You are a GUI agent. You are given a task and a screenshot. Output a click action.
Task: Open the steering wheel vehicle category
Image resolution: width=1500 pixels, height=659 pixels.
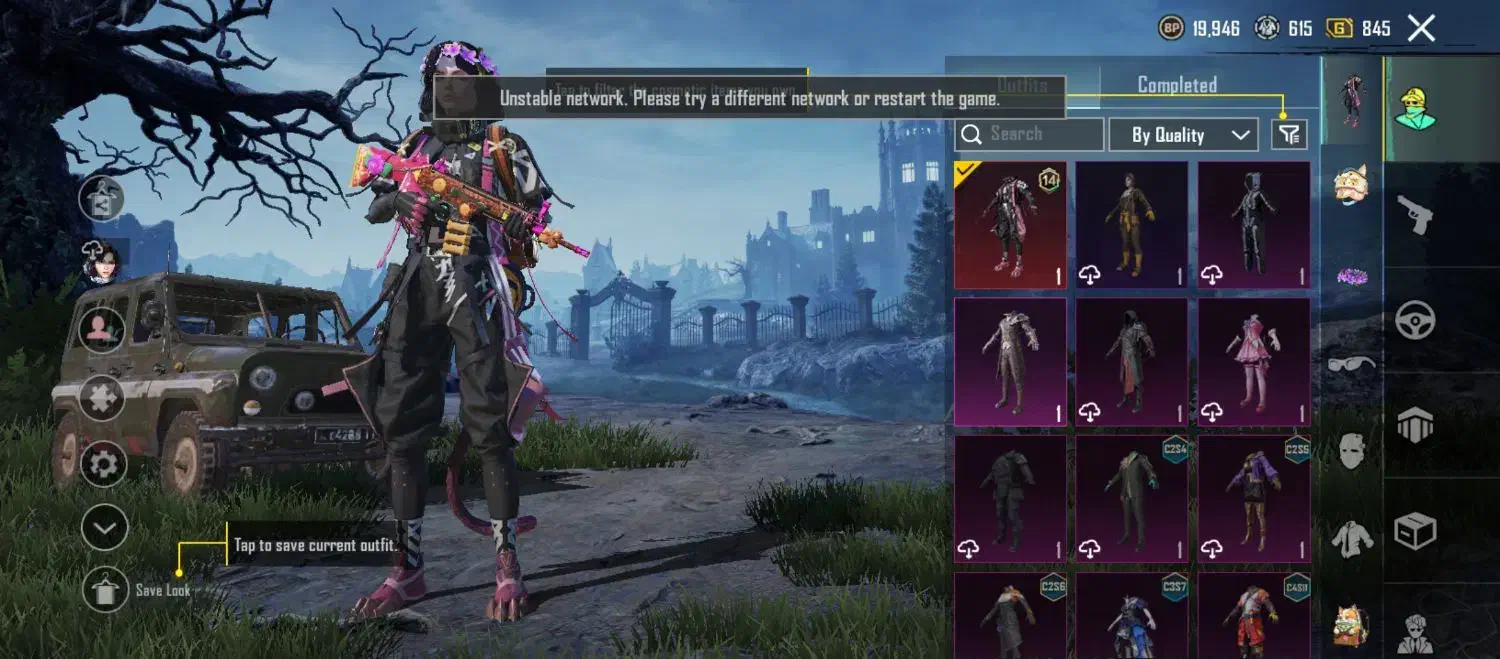point(1416,320)
